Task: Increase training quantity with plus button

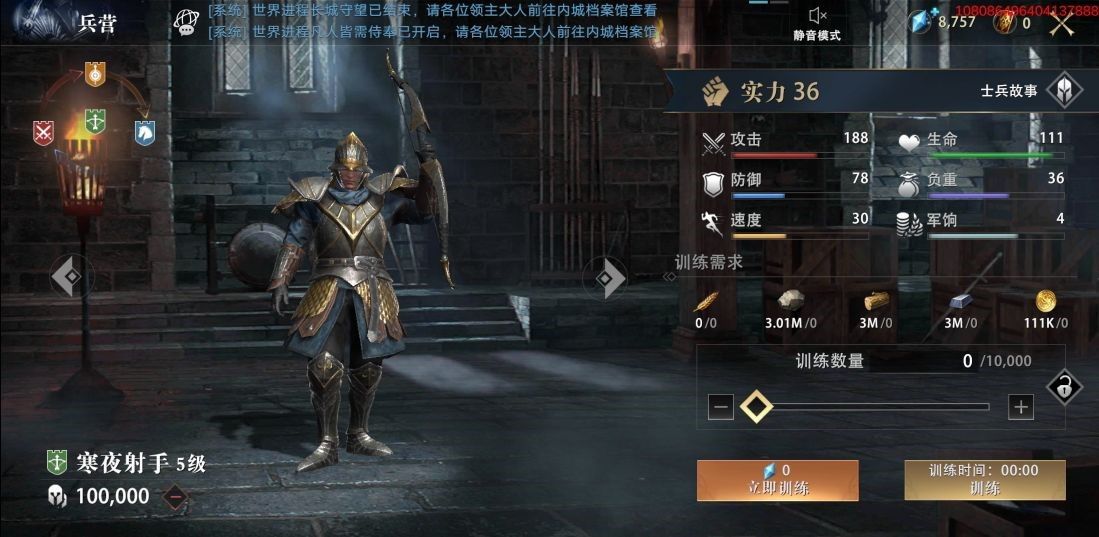Action: point(1020,407)
